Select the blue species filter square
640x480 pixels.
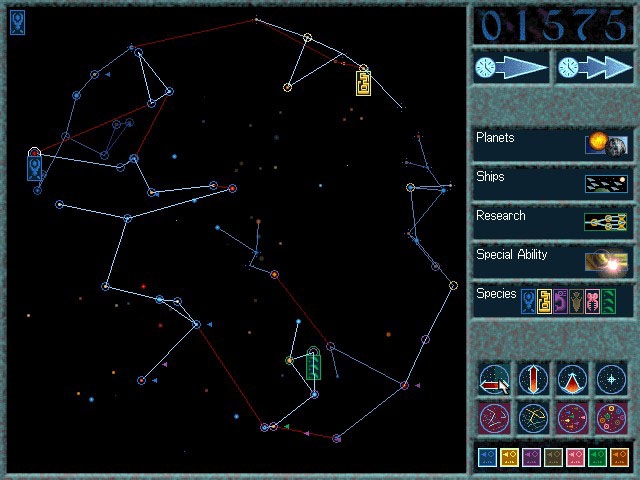[487, 458]
